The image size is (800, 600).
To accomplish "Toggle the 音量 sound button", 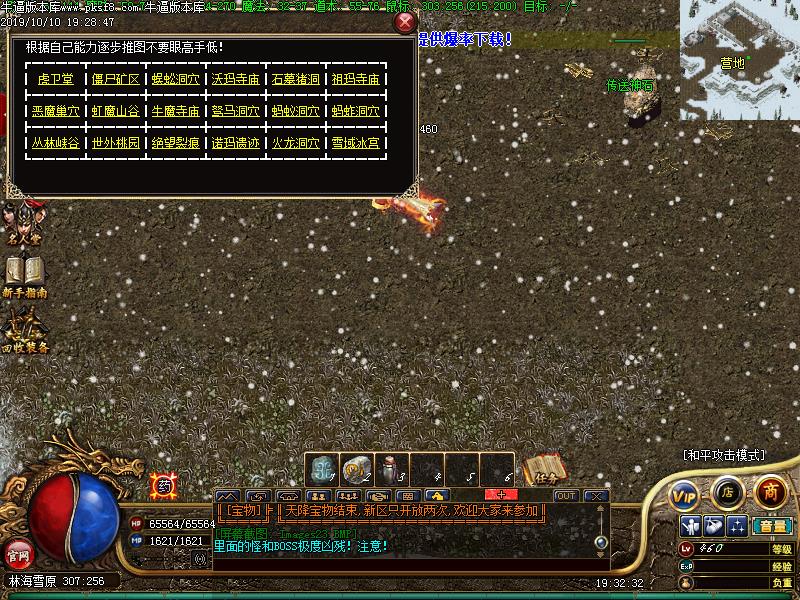I will pos(772,526).
